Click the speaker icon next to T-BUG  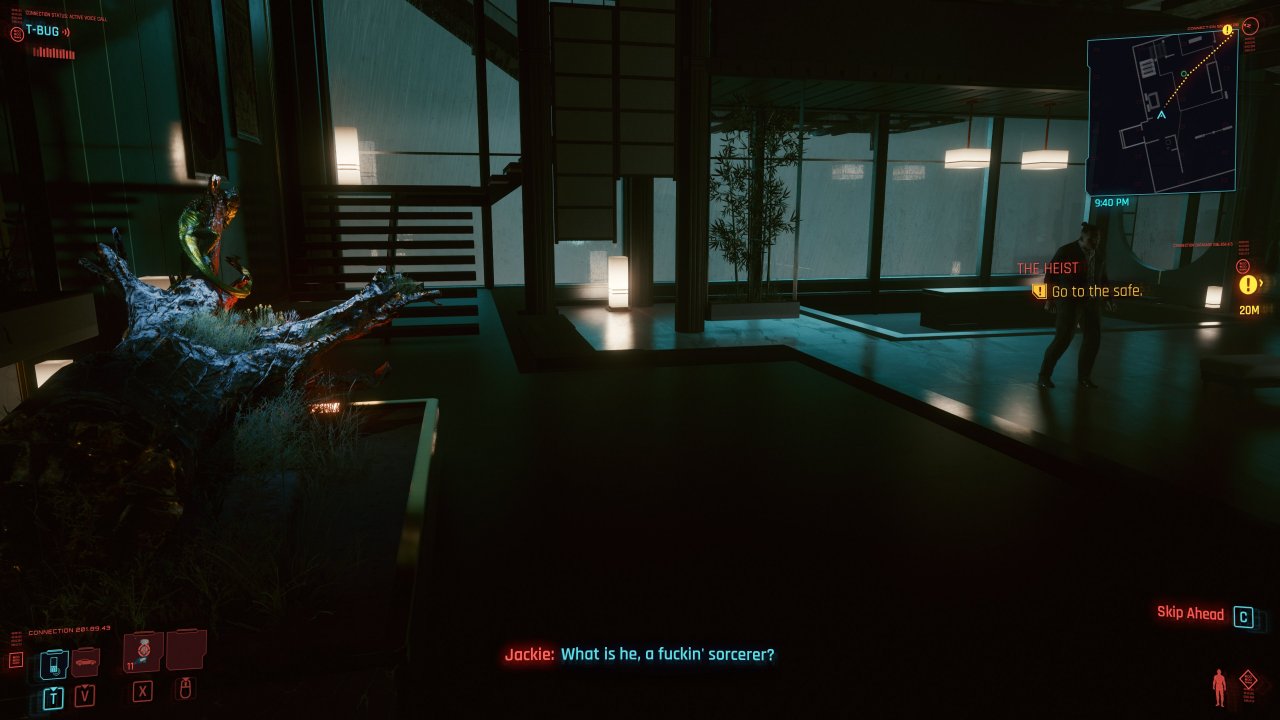click(x=66, y=32)
